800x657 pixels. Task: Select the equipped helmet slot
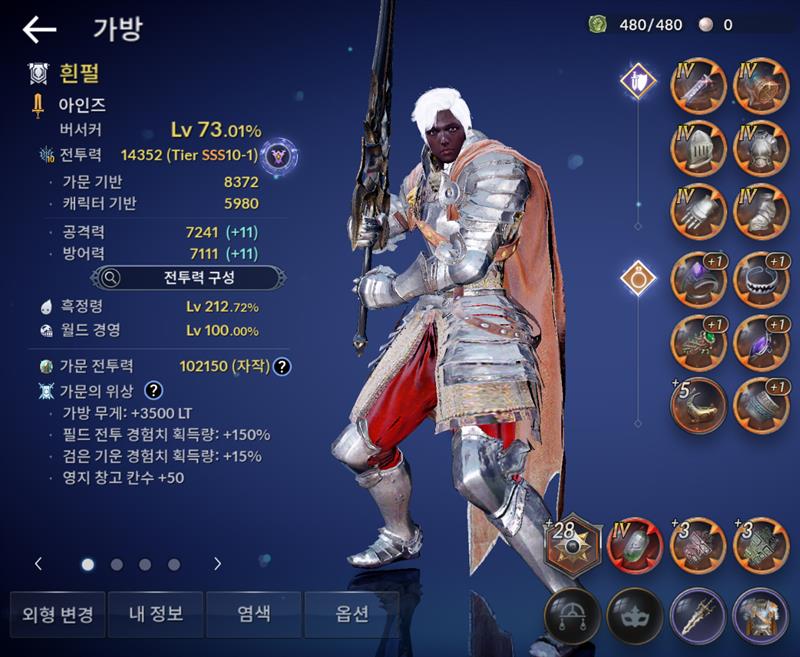[x=698, y=149]
